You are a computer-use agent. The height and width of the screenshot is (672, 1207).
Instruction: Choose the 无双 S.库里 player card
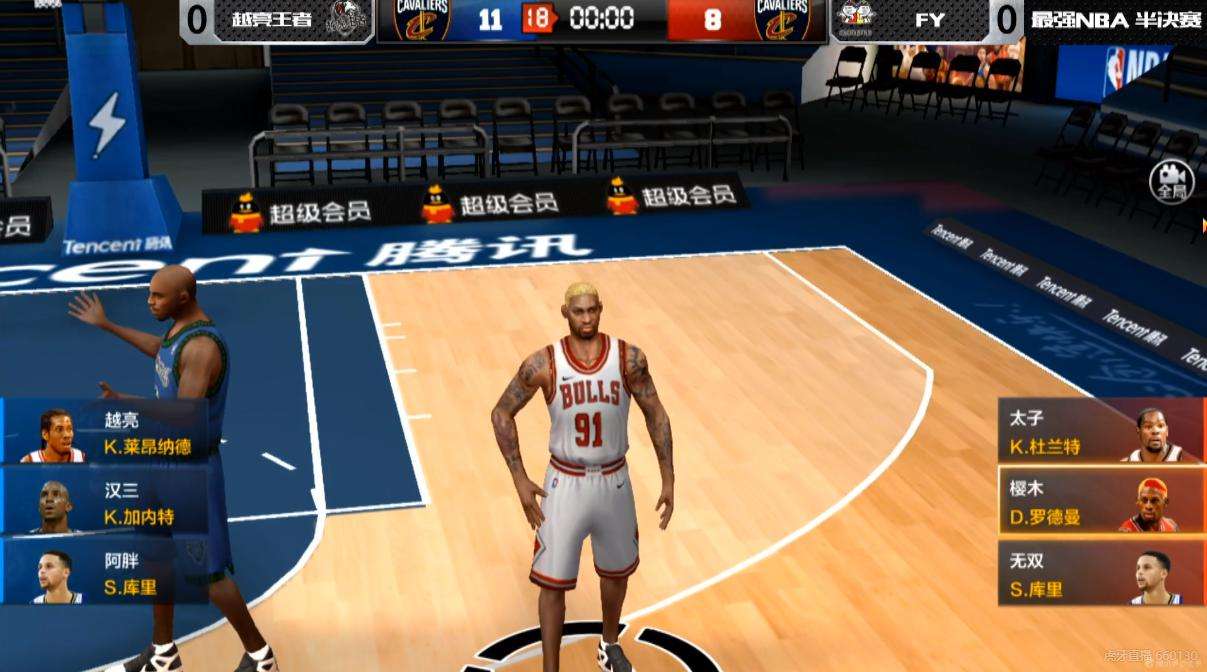(1100, 574)
